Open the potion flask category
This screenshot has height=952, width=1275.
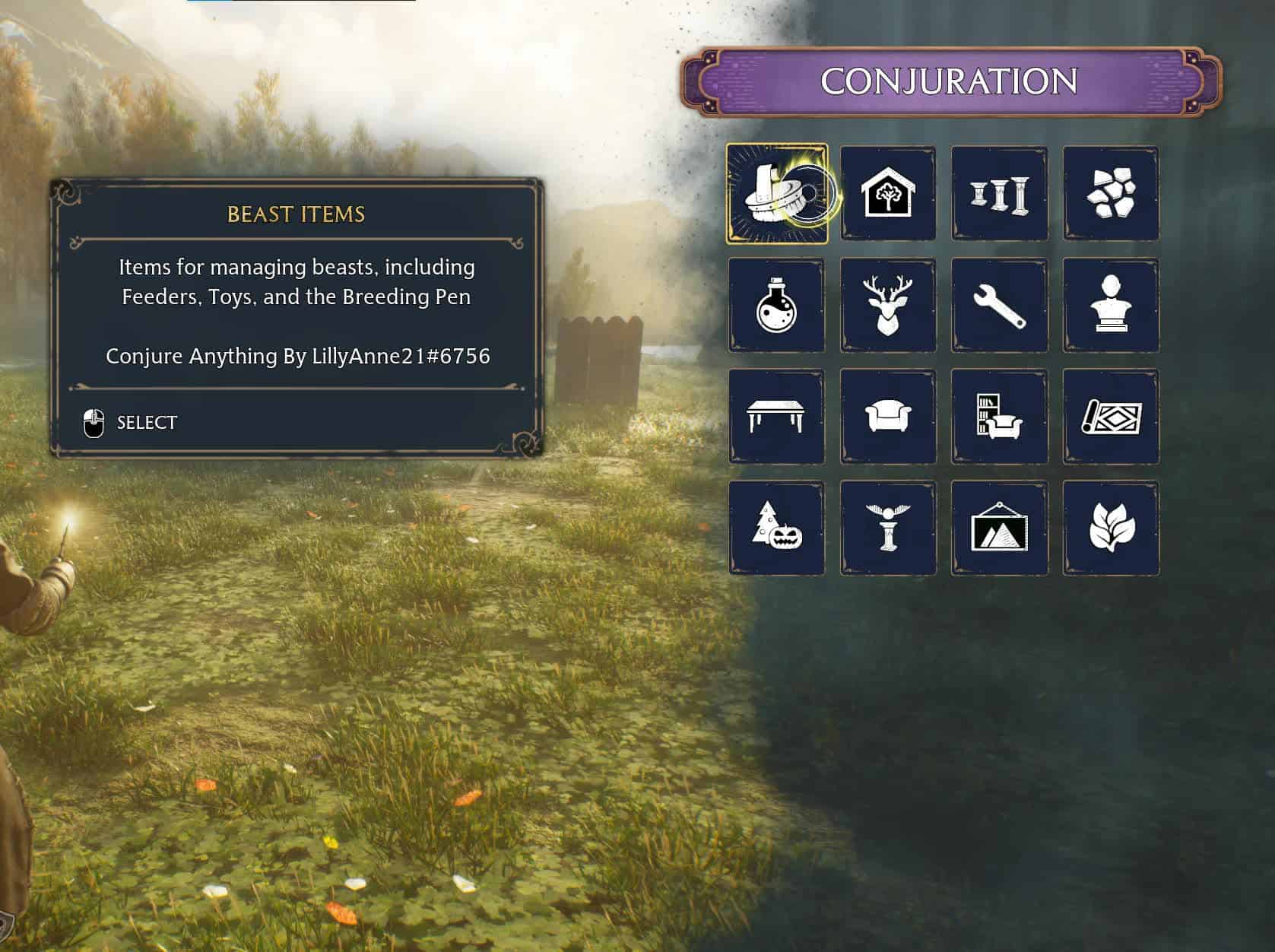(x=776, y=305)
